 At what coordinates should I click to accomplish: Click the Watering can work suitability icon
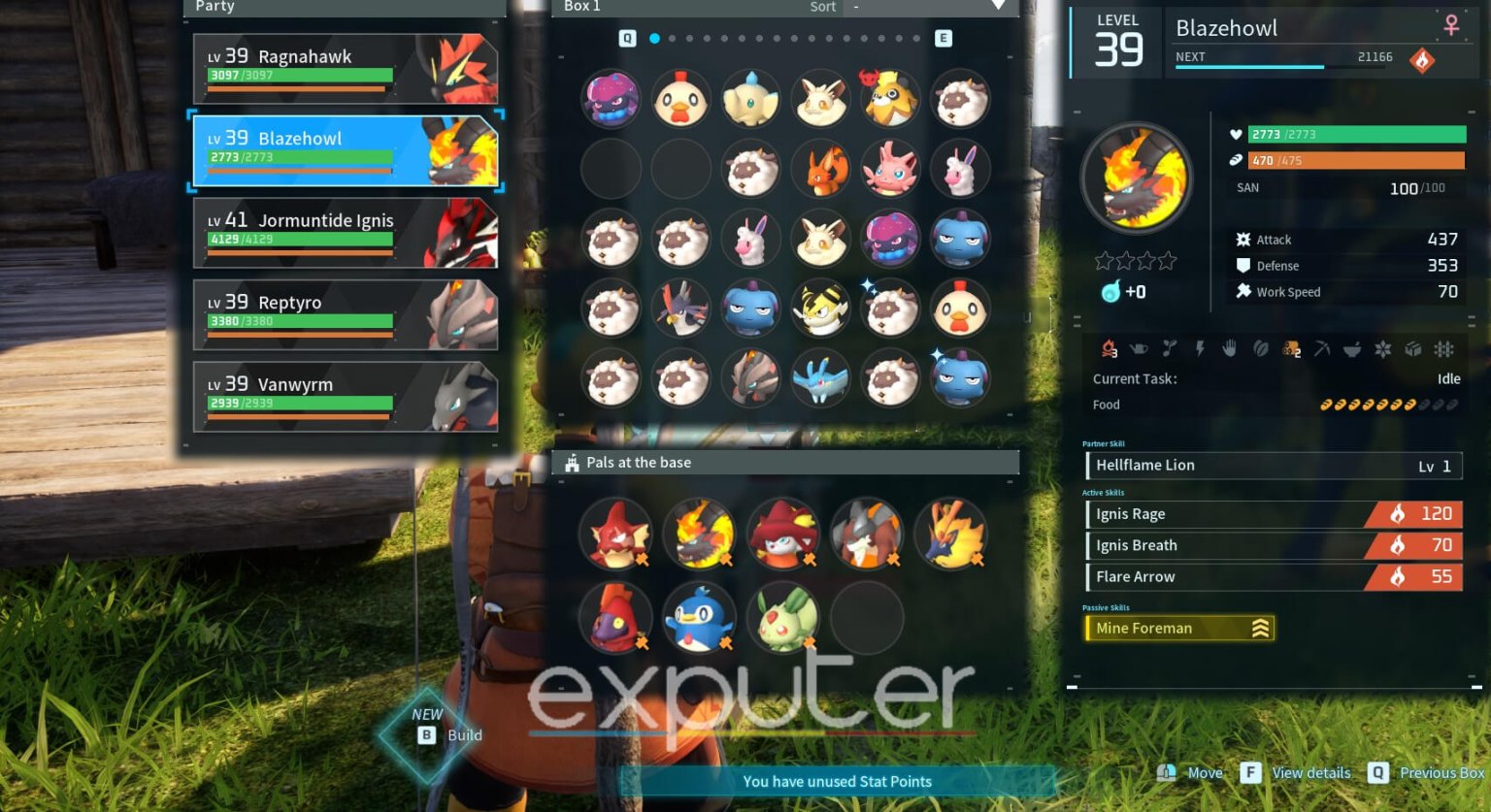(x=1139, y=349)
